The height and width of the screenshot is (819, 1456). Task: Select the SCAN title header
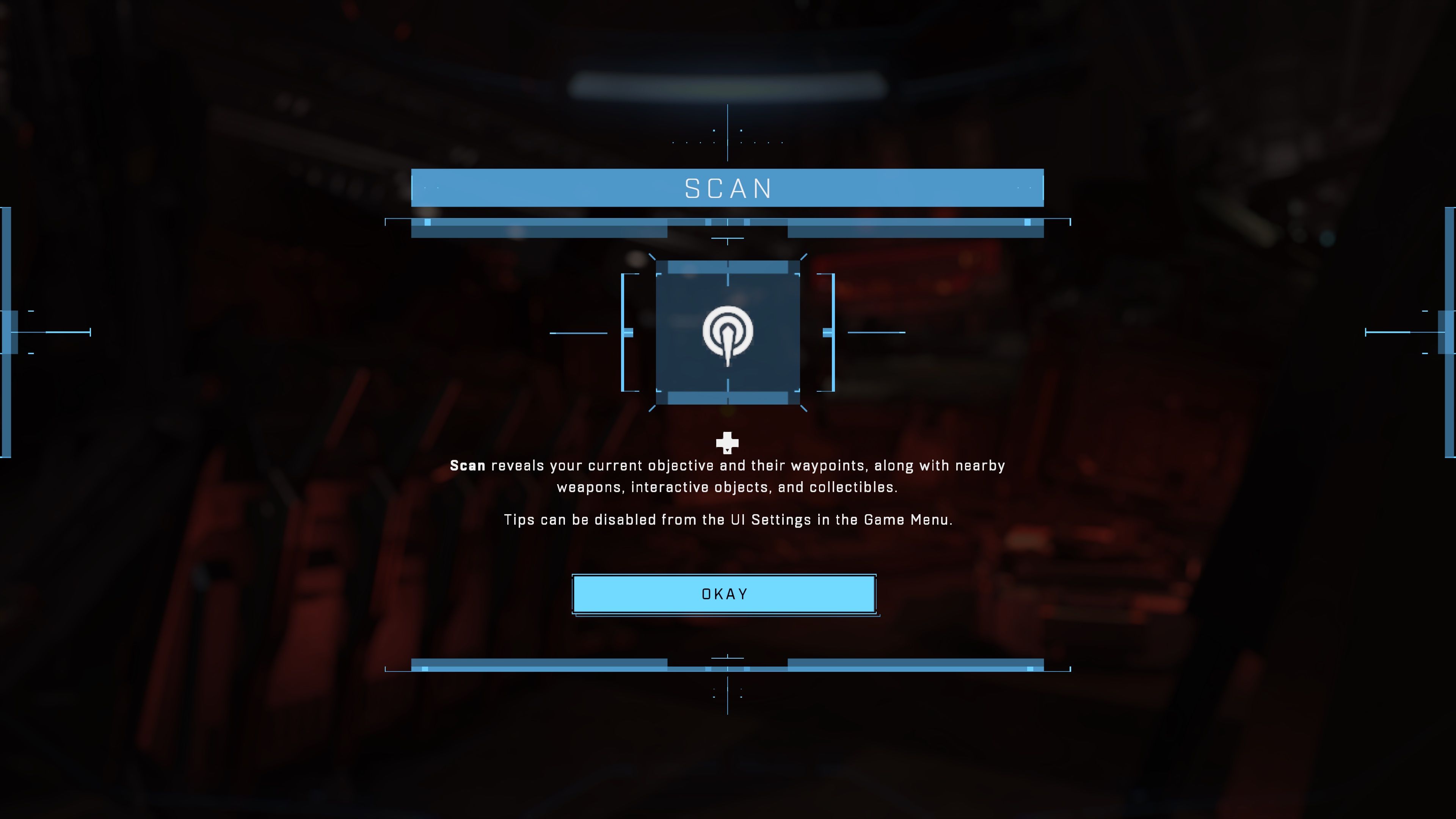728,188
